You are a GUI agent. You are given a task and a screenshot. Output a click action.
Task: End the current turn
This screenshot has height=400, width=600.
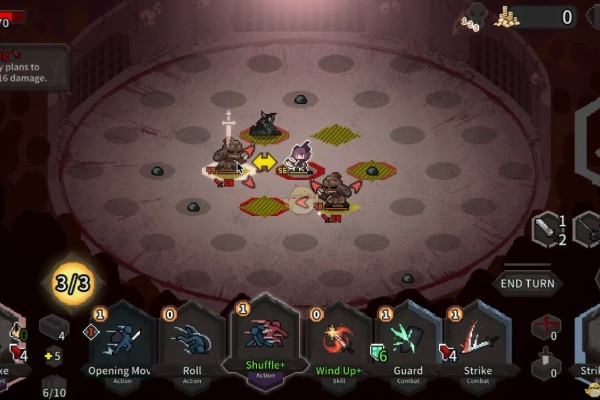pos(527,283)
